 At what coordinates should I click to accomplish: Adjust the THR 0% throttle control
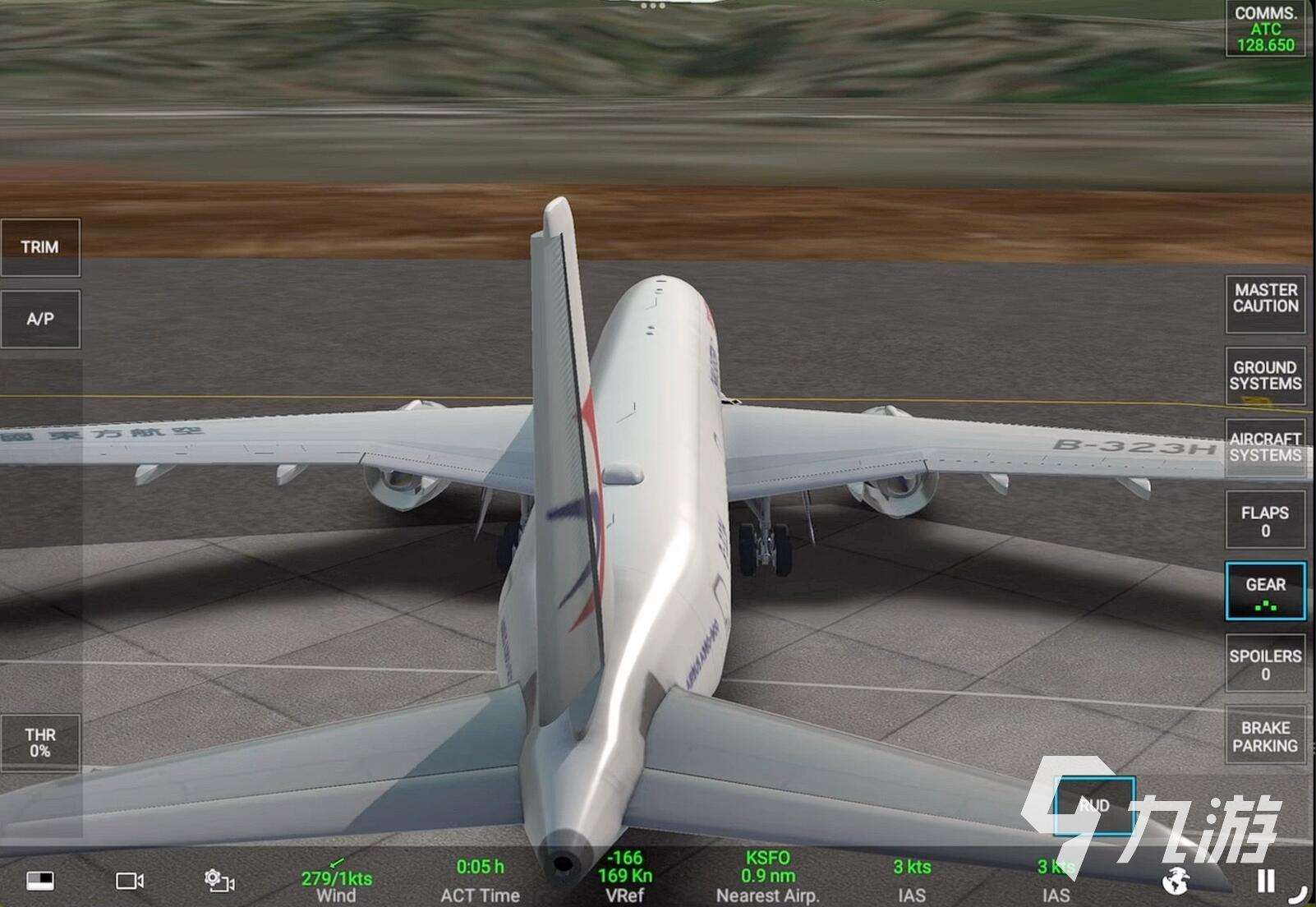click(x=41, y=744)
